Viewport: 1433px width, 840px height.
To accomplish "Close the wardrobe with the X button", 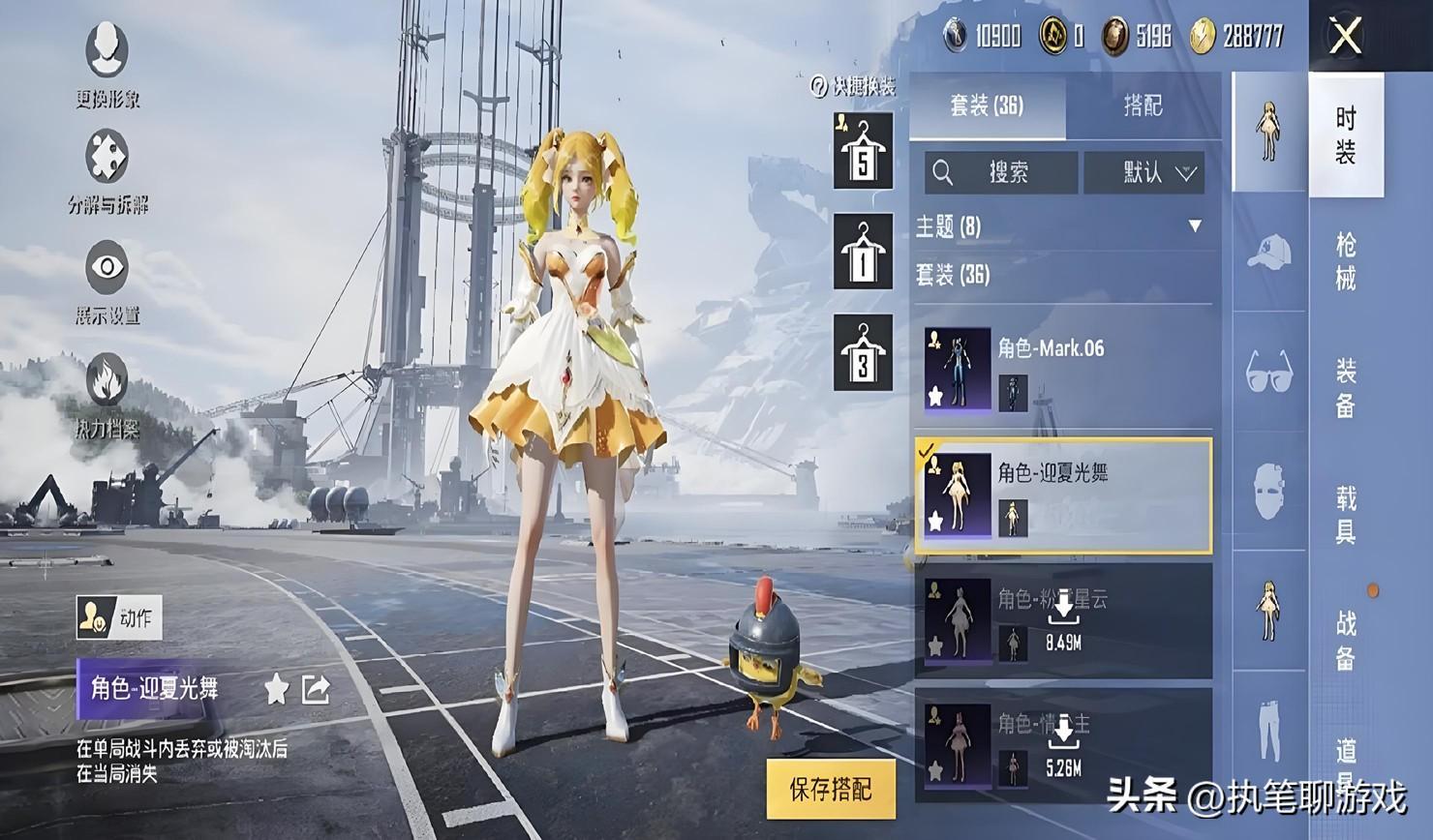I will pyautogui.click(x=1346, y=37).
